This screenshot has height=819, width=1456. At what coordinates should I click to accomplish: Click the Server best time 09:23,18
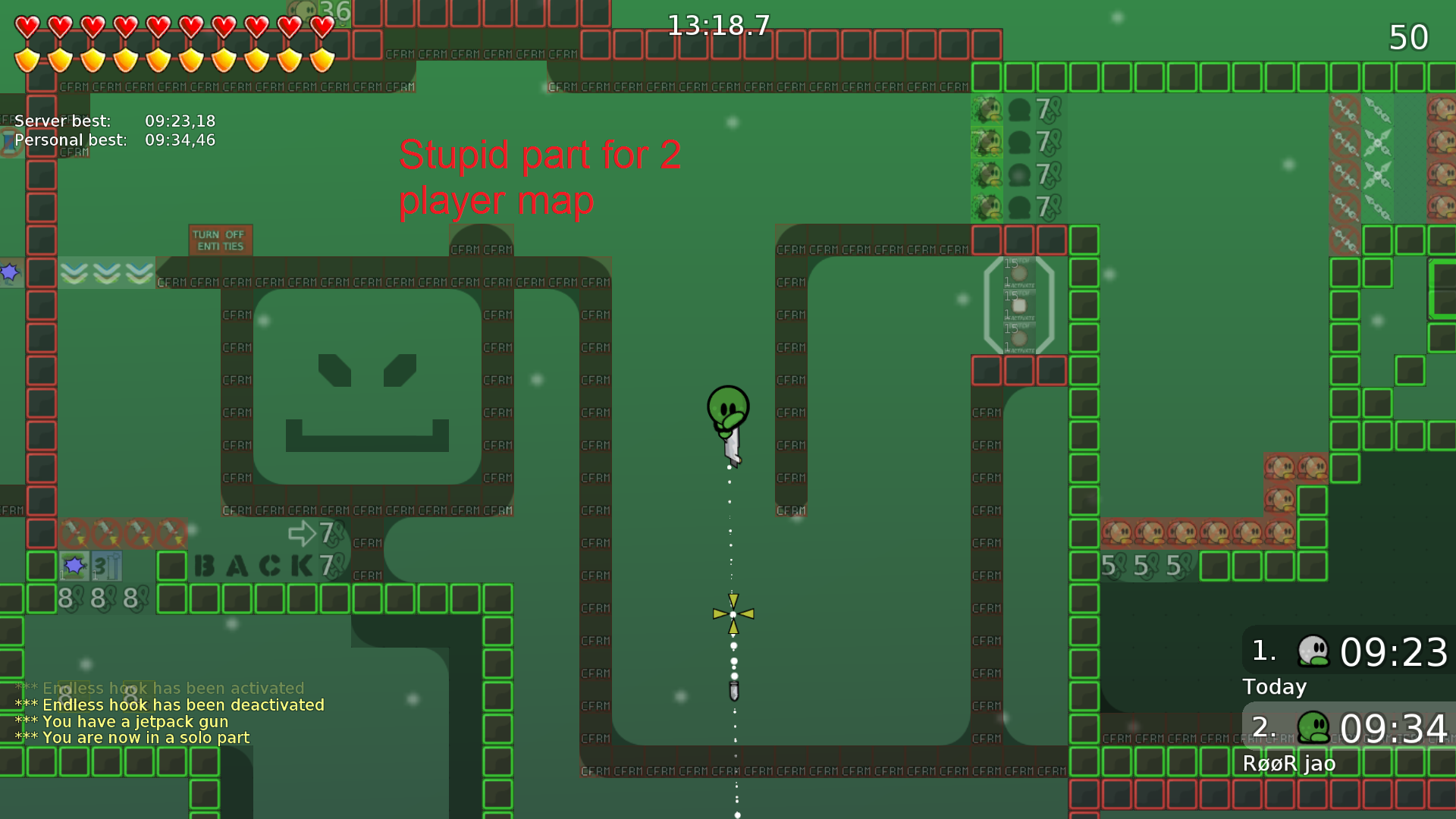(x=180, y=121)
